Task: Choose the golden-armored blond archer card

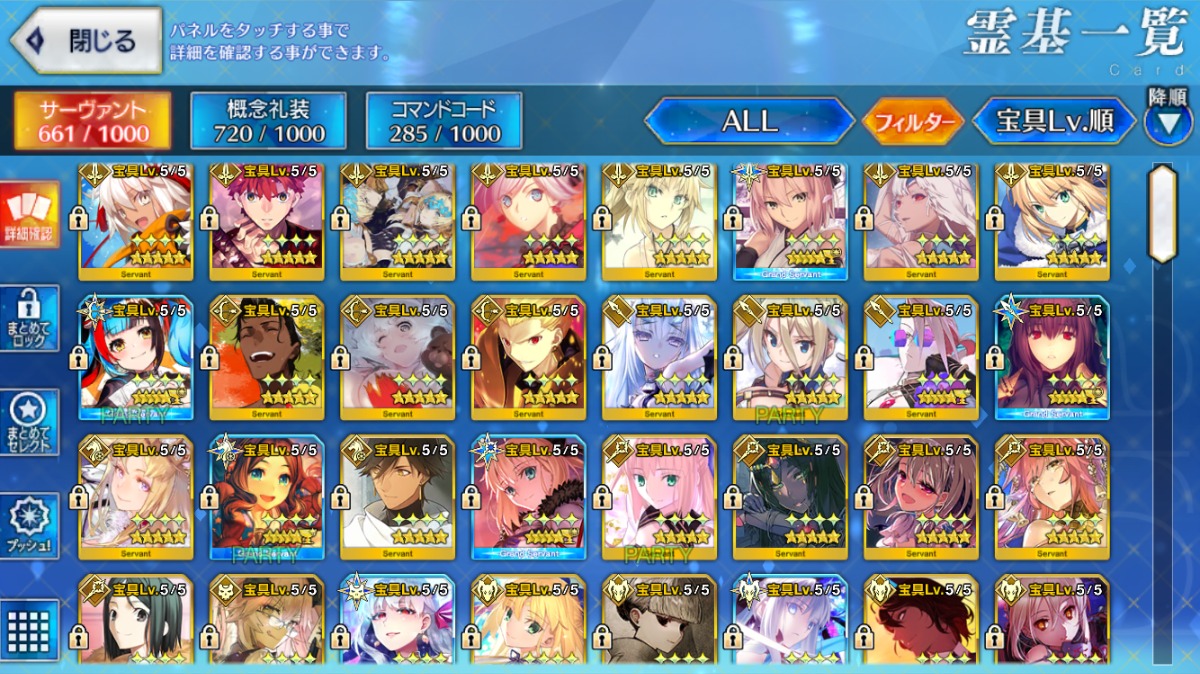Action: [528, 356]
